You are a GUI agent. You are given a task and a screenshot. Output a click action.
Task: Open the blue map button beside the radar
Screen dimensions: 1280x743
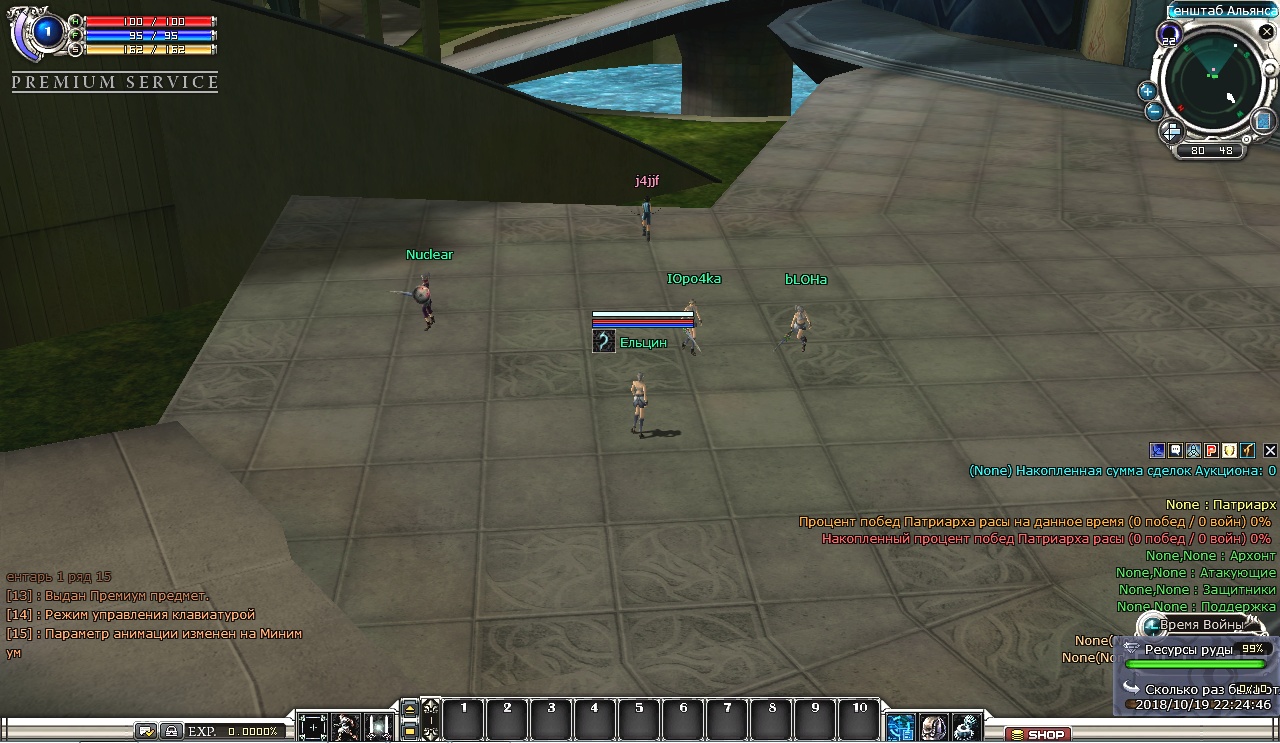(x=1264, y=120)
